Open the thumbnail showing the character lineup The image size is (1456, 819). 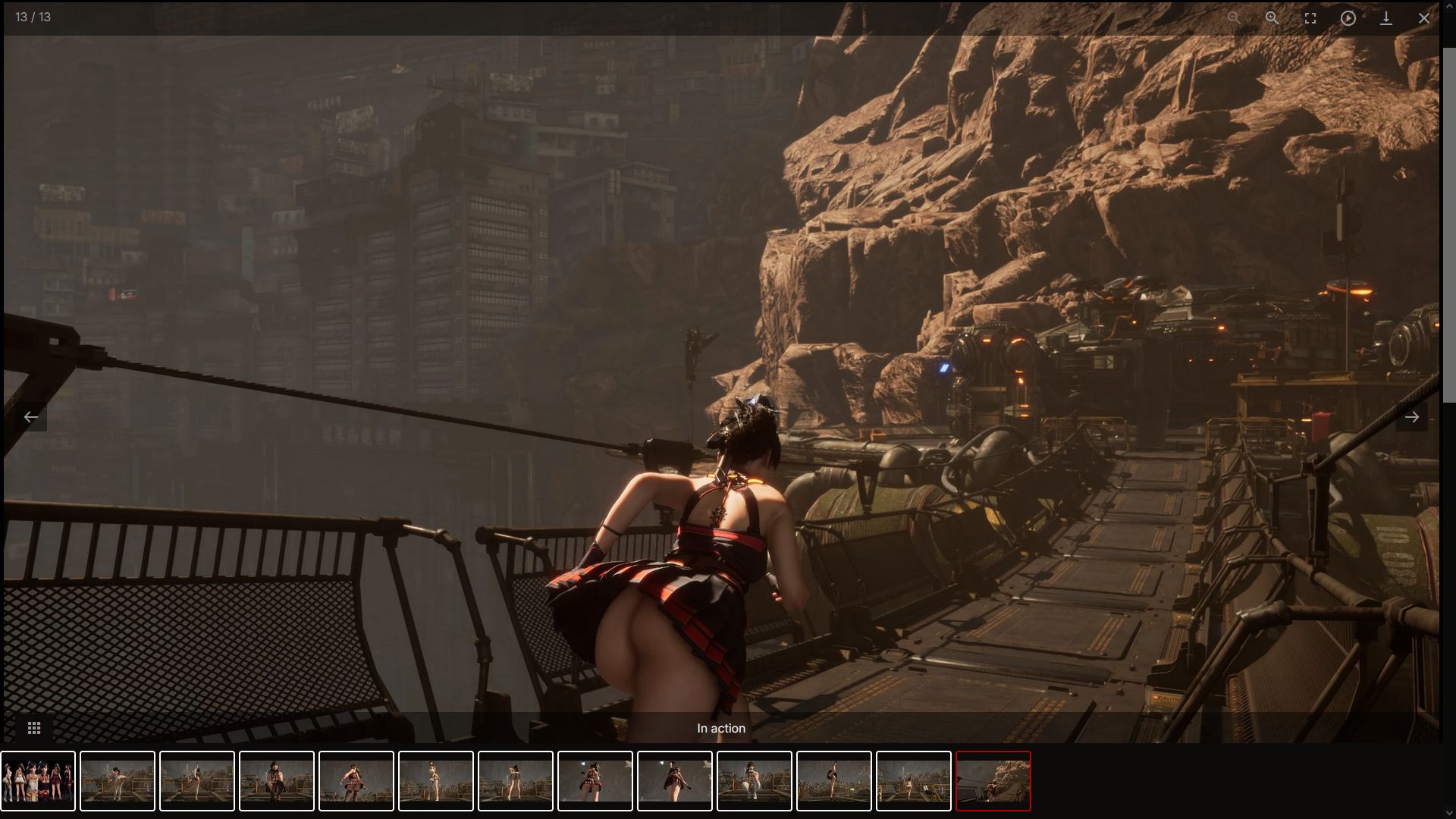click(38, 781)
